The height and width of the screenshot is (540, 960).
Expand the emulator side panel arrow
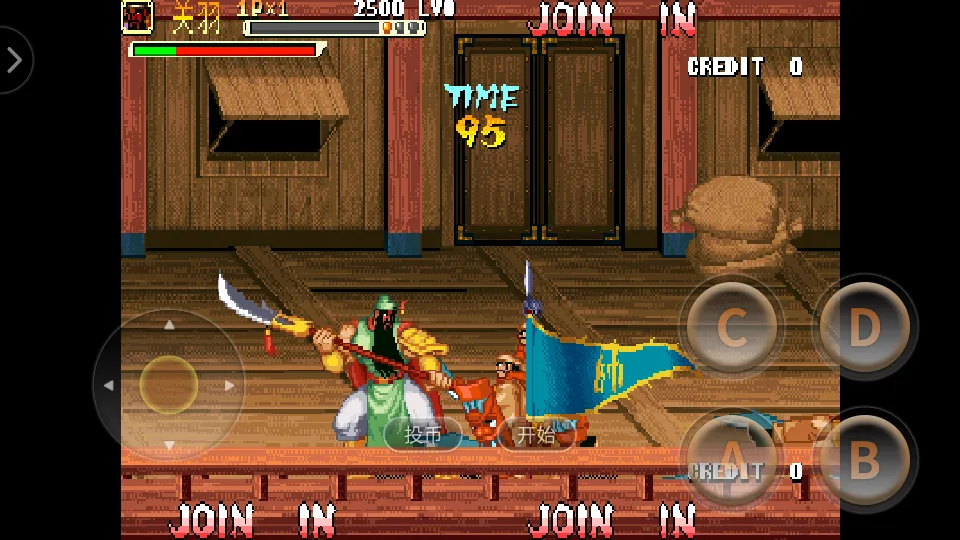tap(14, 60)
